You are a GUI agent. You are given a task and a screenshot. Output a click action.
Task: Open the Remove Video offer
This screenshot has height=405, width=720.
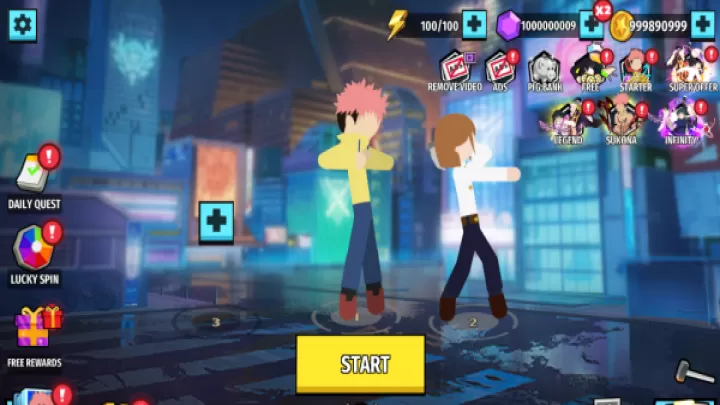pos(453,68)
